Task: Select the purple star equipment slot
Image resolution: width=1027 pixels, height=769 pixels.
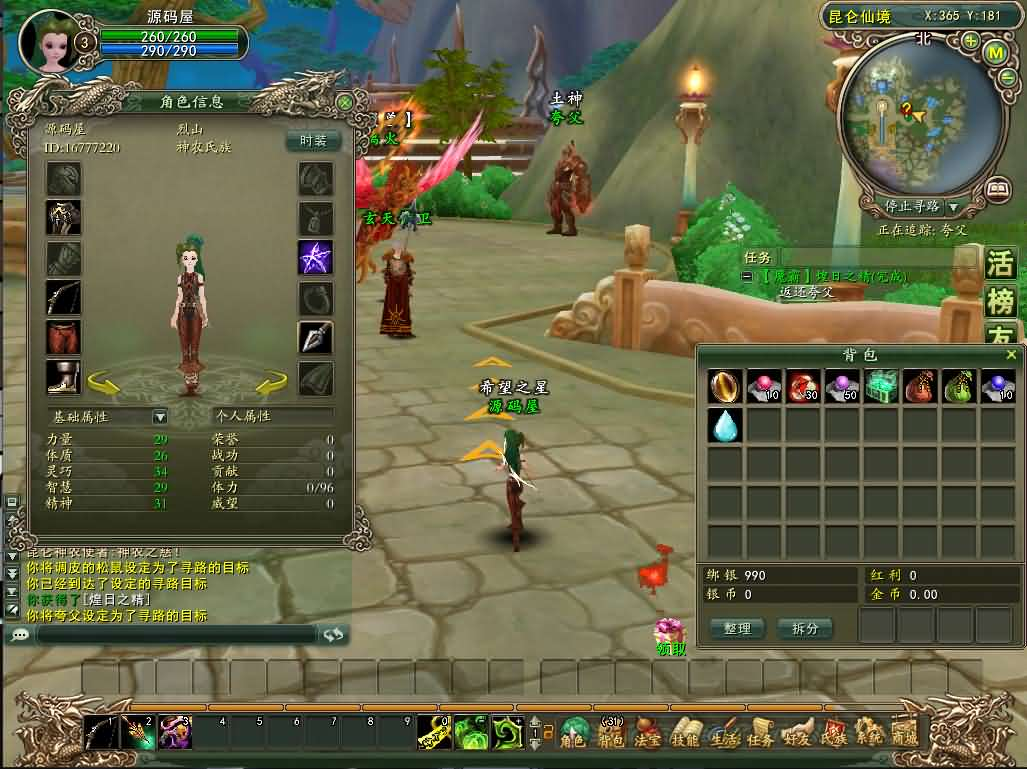Action: (316, 257)
